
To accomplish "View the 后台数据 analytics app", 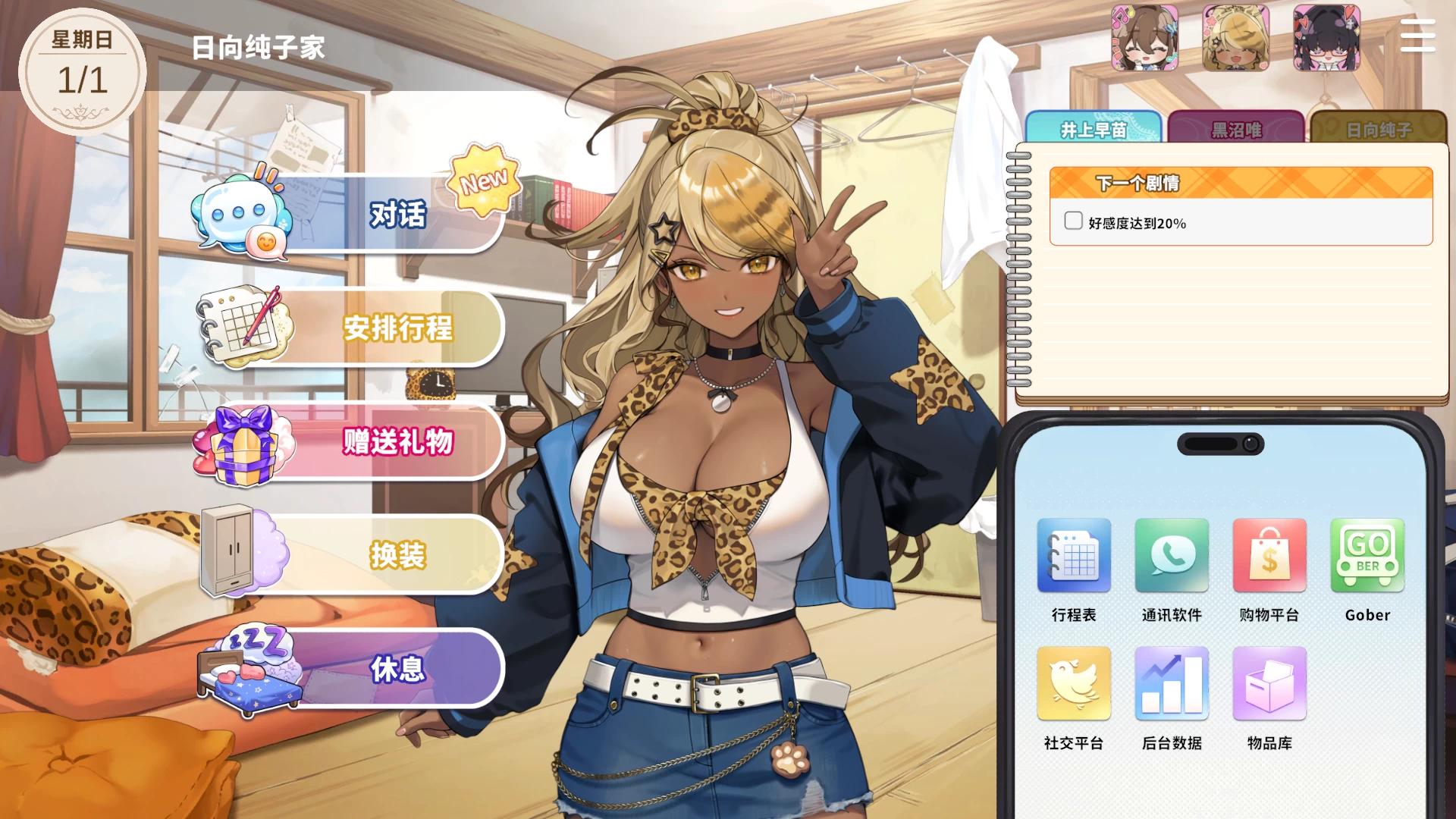I will click(1172, 685).
